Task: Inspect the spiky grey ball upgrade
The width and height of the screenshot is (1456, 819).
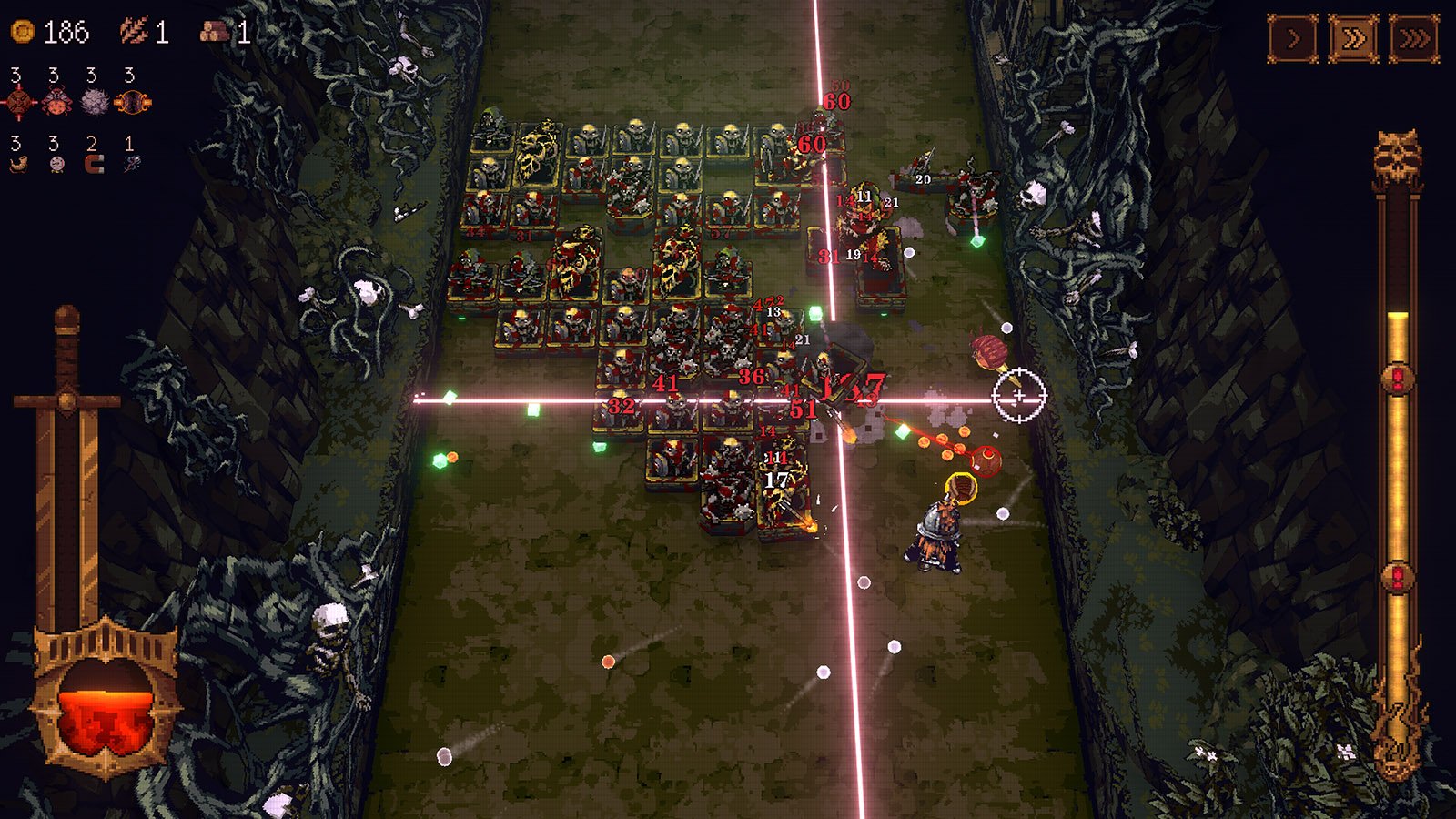Action: 95,102
